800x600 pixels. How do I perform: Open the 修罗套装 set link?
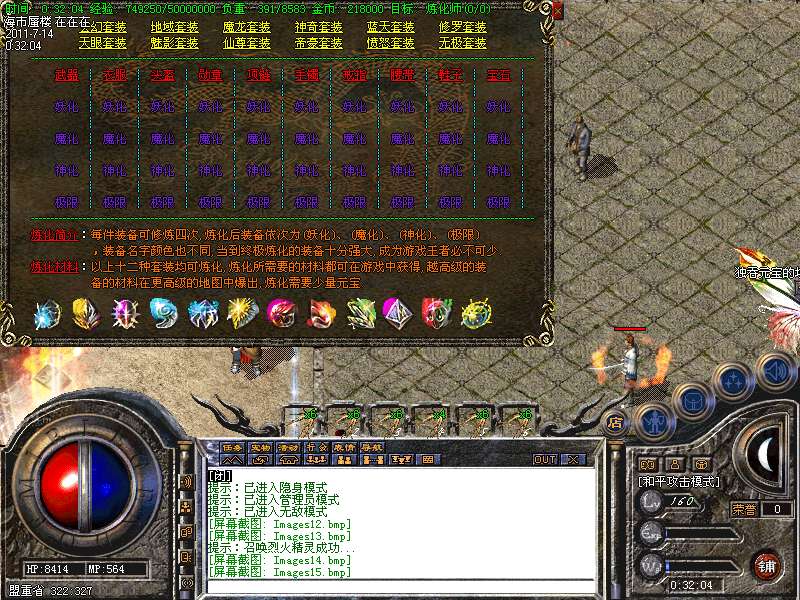462,27
